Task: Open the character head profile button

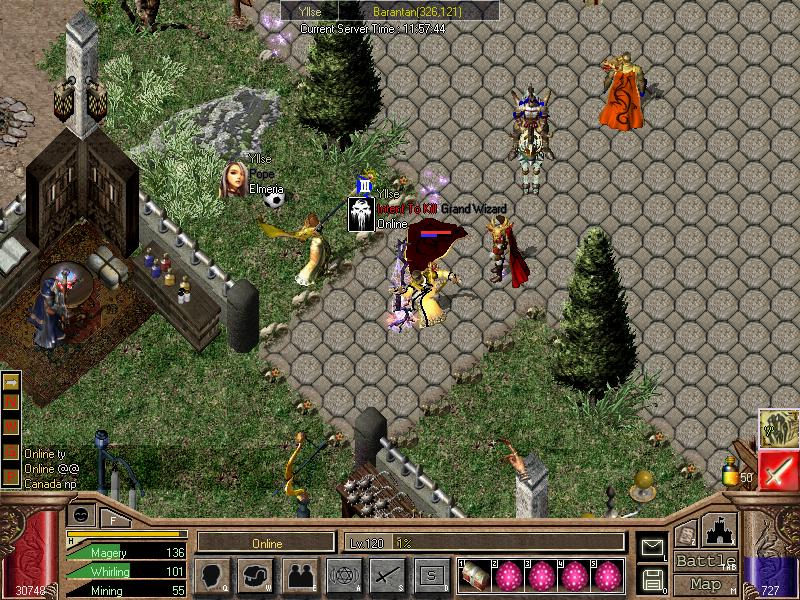Action: point(214,575)
